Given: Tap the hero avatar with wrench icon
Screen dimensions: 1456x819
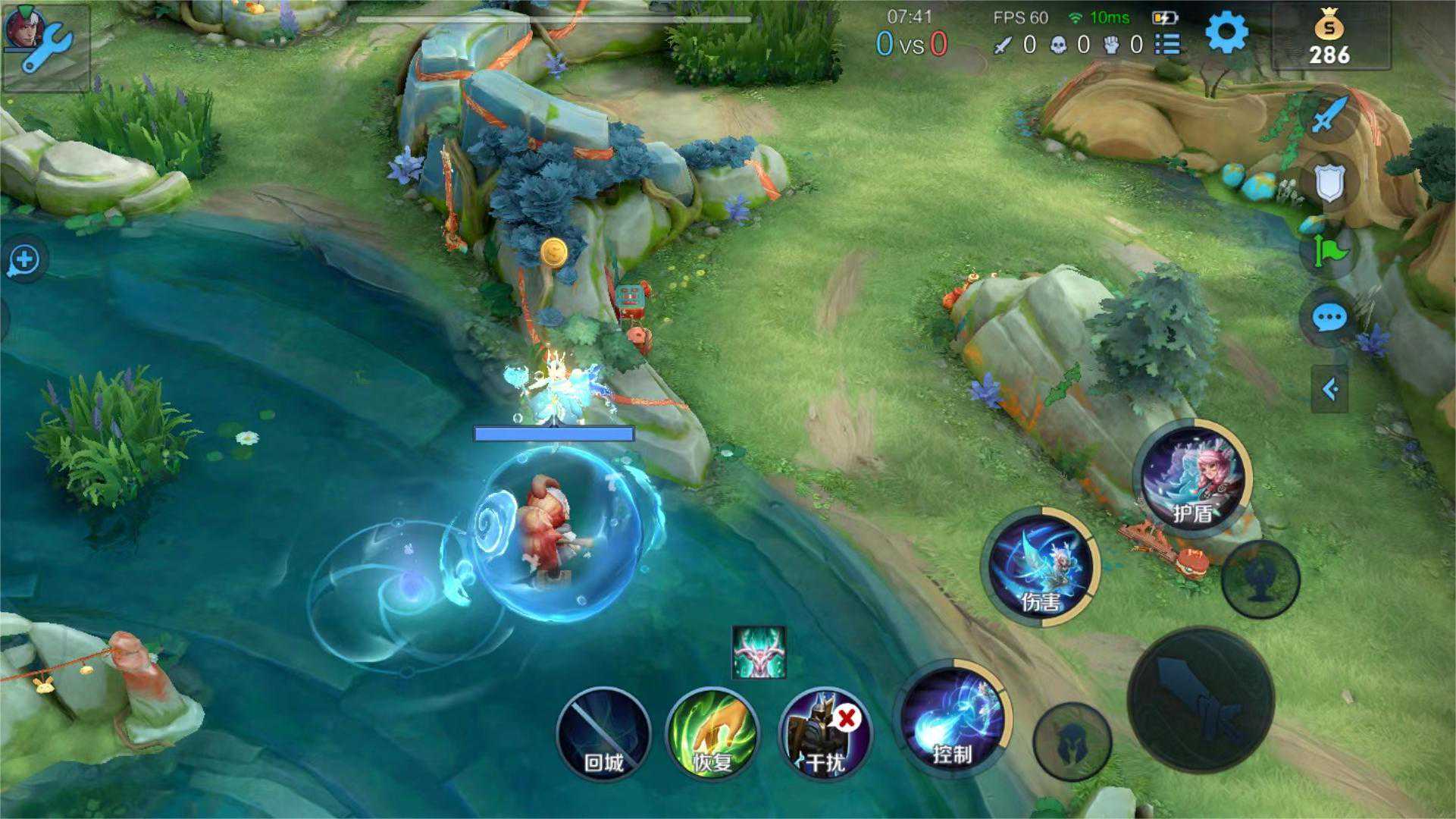Looking at the screenshot, I should click(x=44, y=45).
